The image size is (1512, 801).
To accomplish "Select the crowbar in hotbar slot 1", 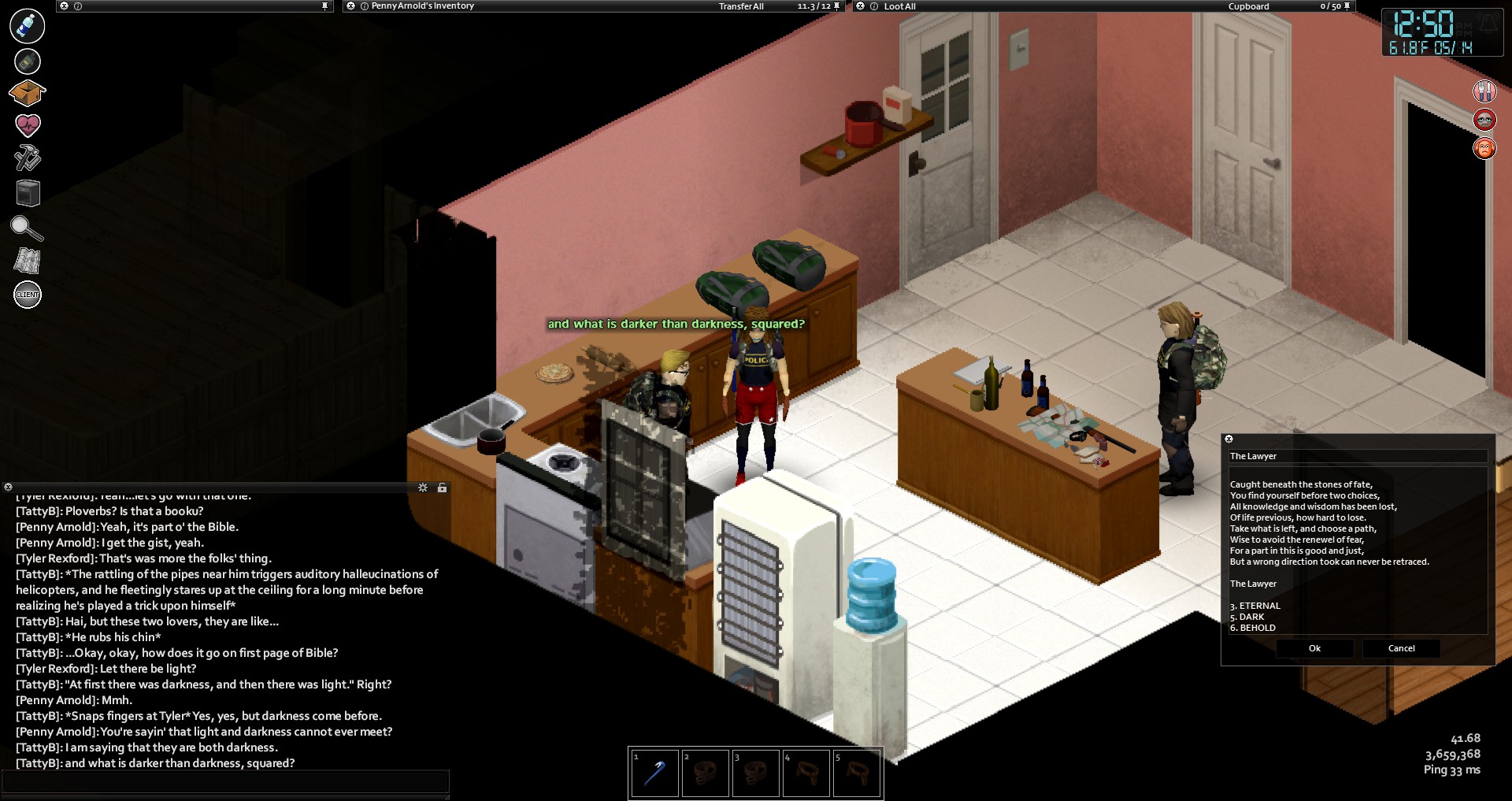I will click(654, 773).
